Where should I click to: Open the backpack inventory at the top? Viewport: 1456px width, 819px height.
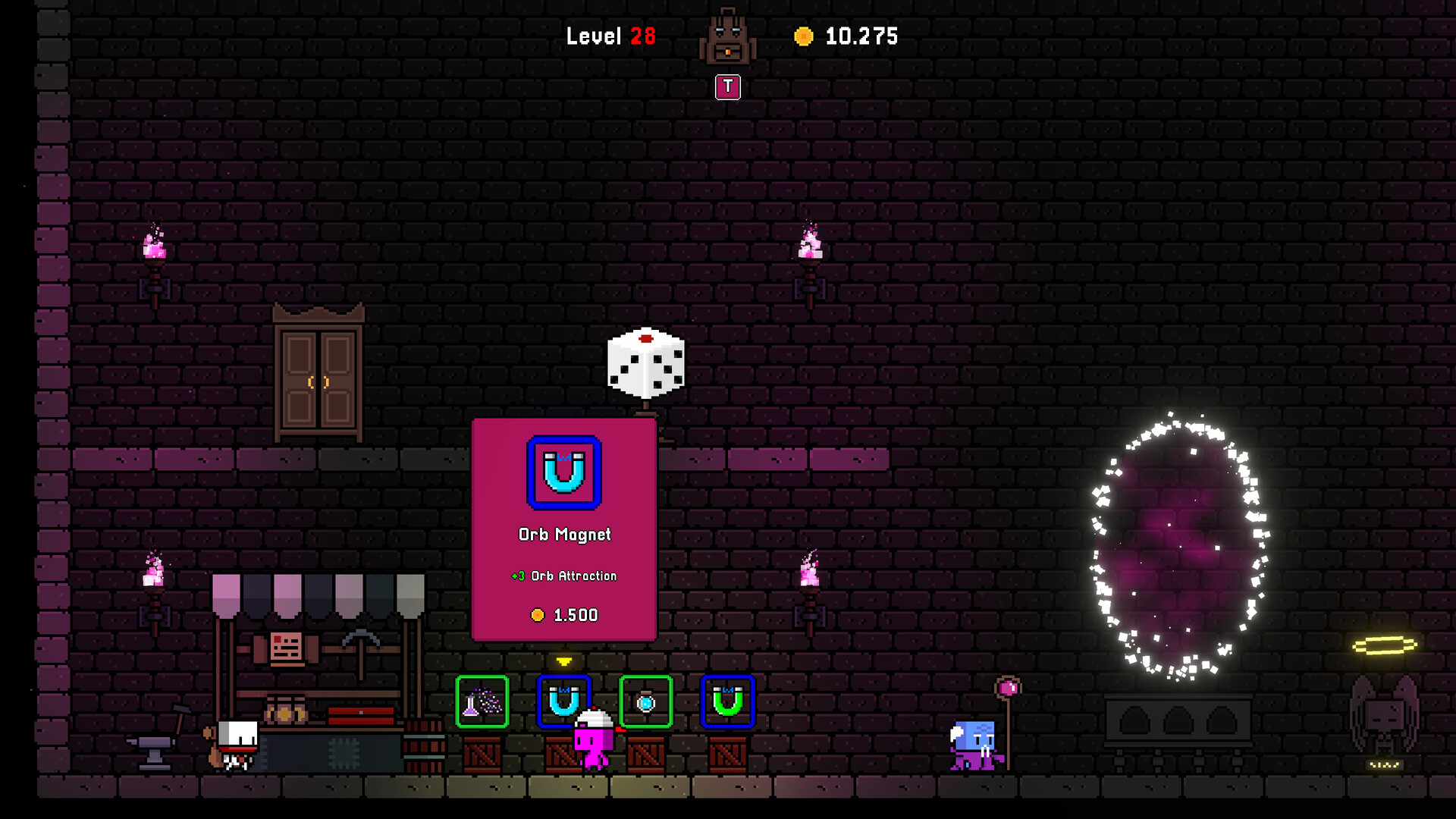(x=727, y=36)
